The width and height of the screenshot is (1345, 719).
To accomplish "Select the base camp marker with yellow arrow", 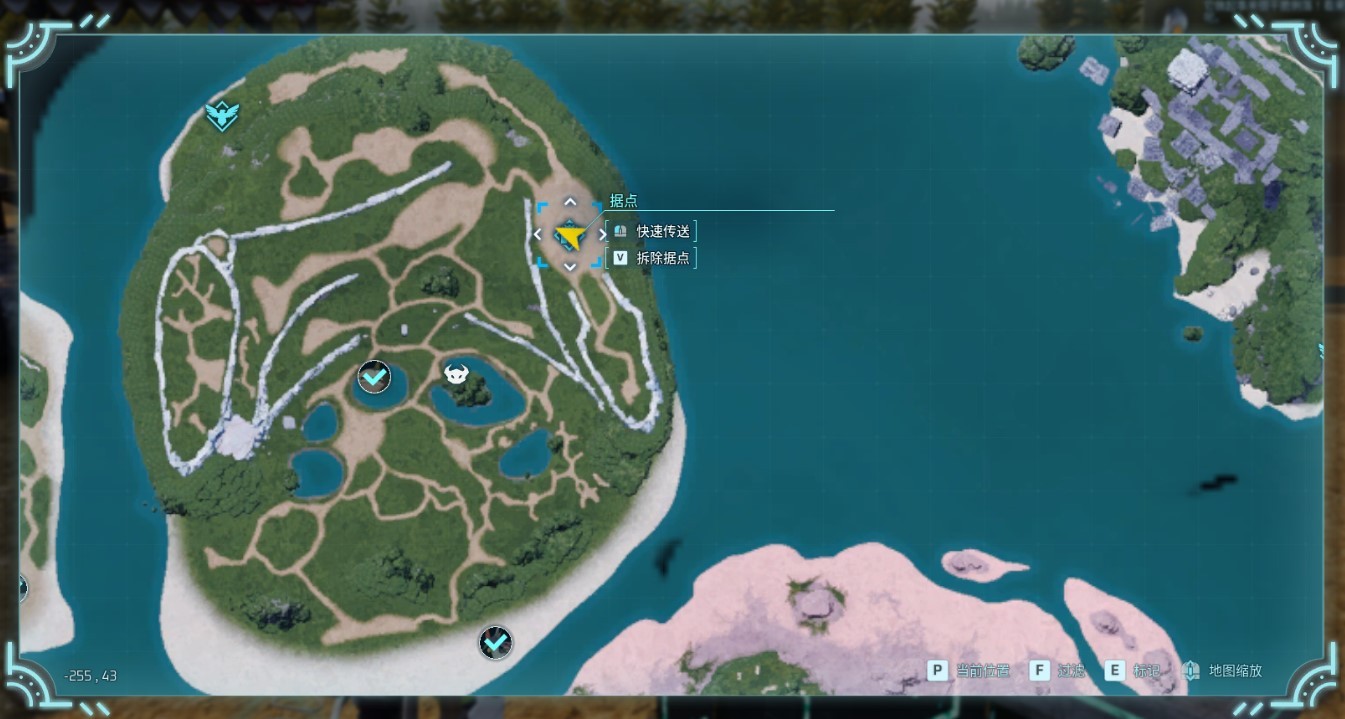I will [570, 236].
